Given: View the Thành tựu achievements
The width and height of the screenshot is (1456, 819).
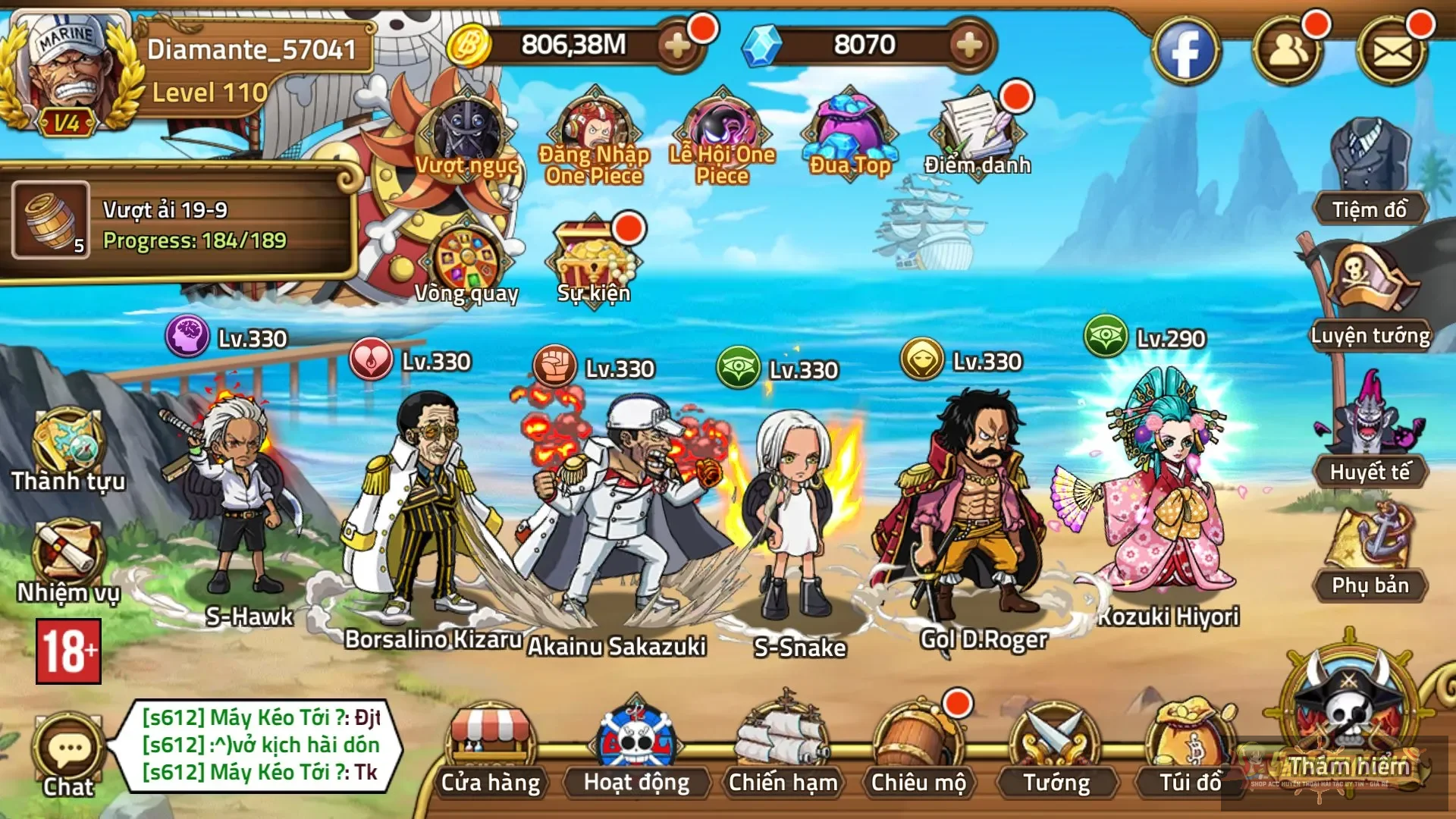Looking at the screenshot, I should coord(68,451).
